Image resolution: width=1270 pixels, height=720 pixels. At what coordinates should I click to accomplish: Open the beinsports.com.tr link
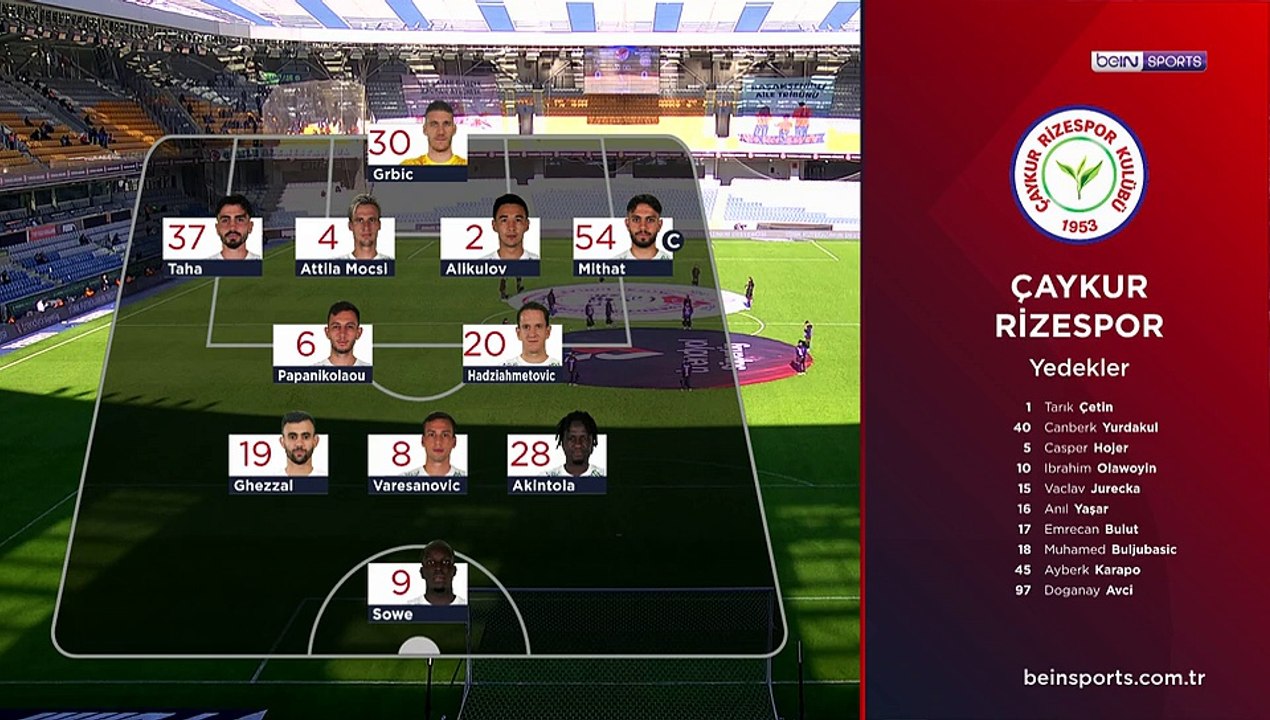[1113, 678]
